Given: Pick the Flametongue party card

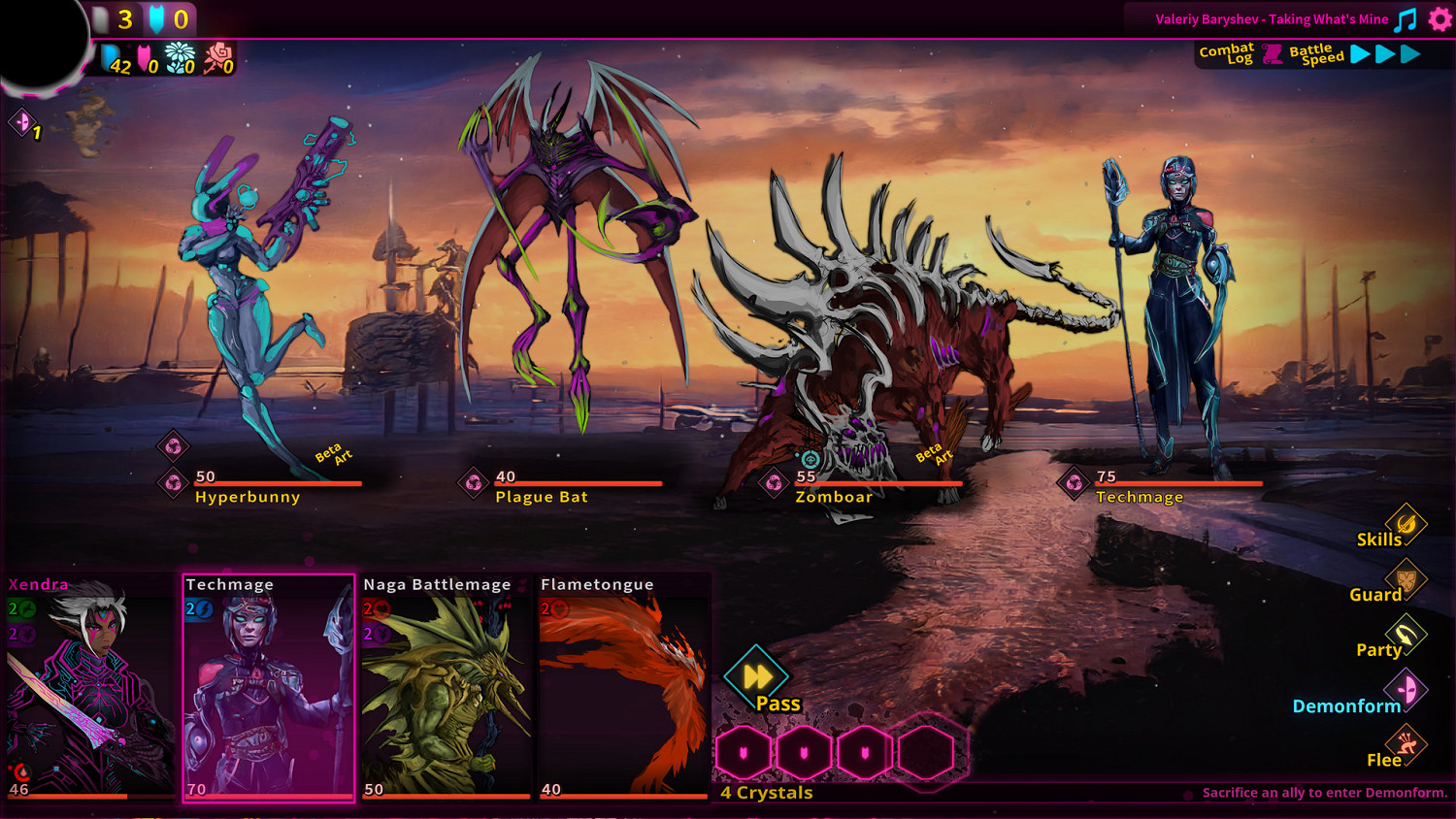Looking at the screenshot, I should (x=624, y=687).
